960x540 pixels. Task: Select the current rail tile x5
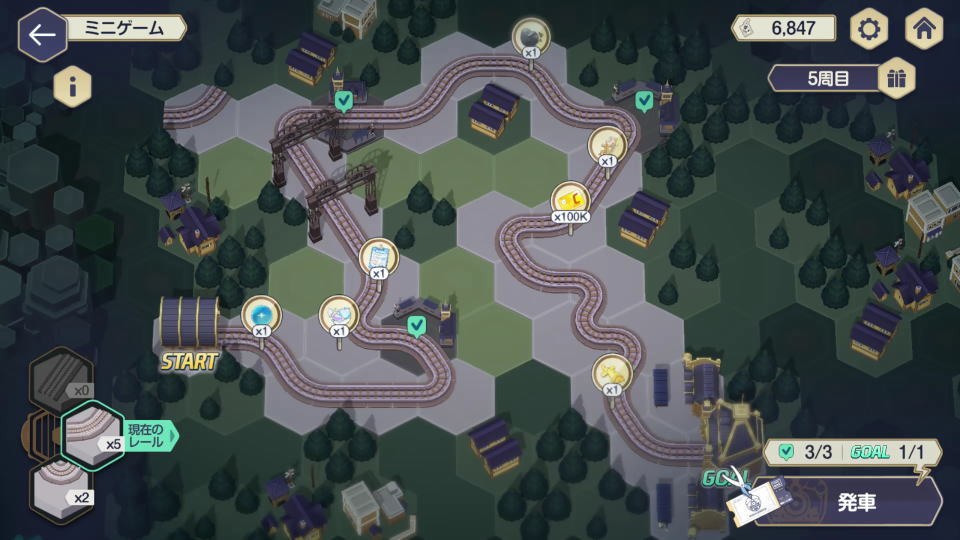pyautogui.click(x=92, y=432)
